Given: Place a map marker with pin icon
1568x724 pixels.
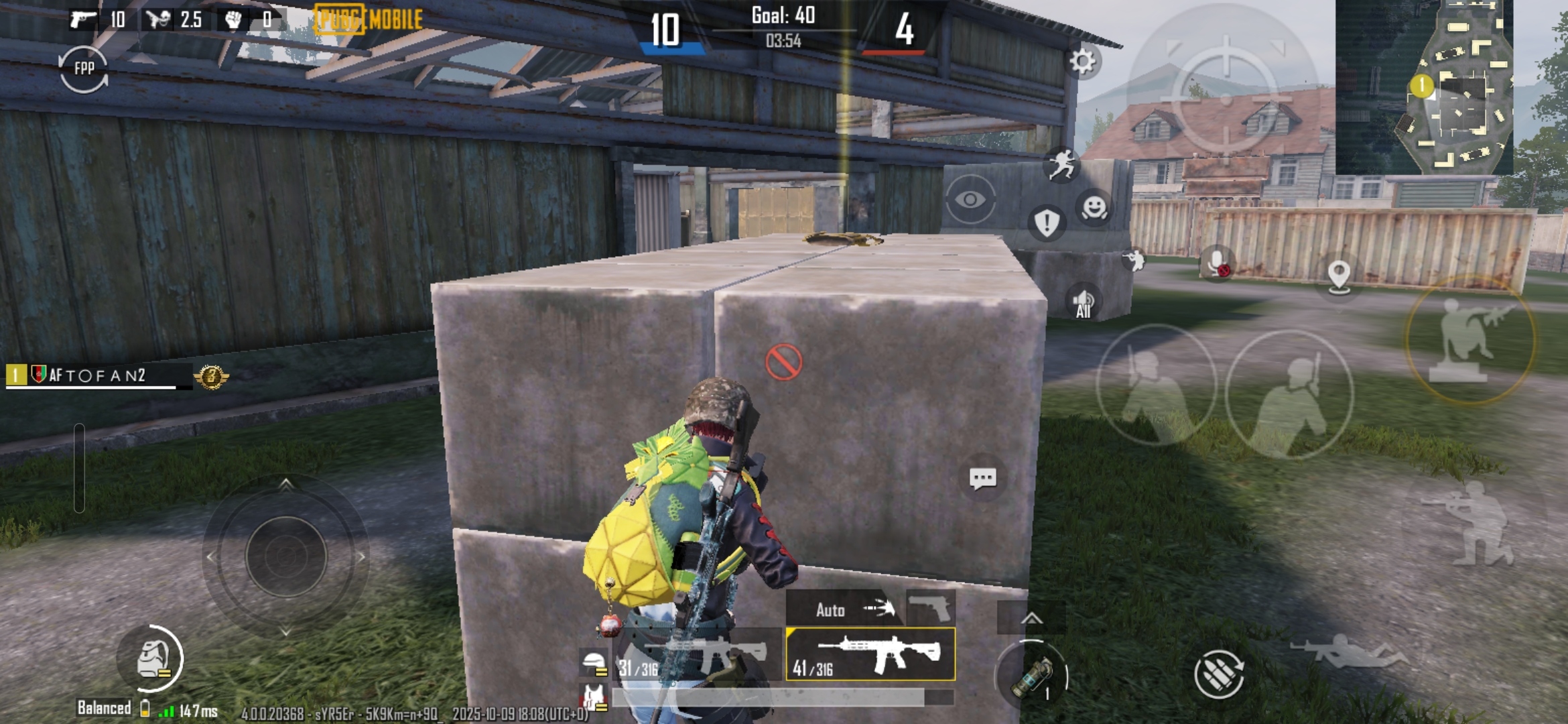Looking at the screenshot, I should tap(1338, 276).
